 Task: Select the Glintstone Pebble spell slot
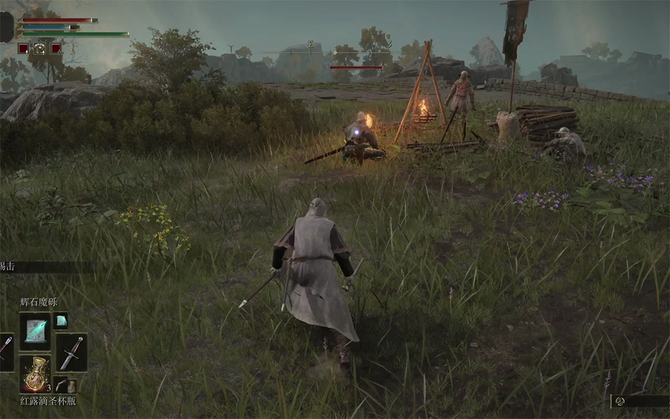coord(35,330)
